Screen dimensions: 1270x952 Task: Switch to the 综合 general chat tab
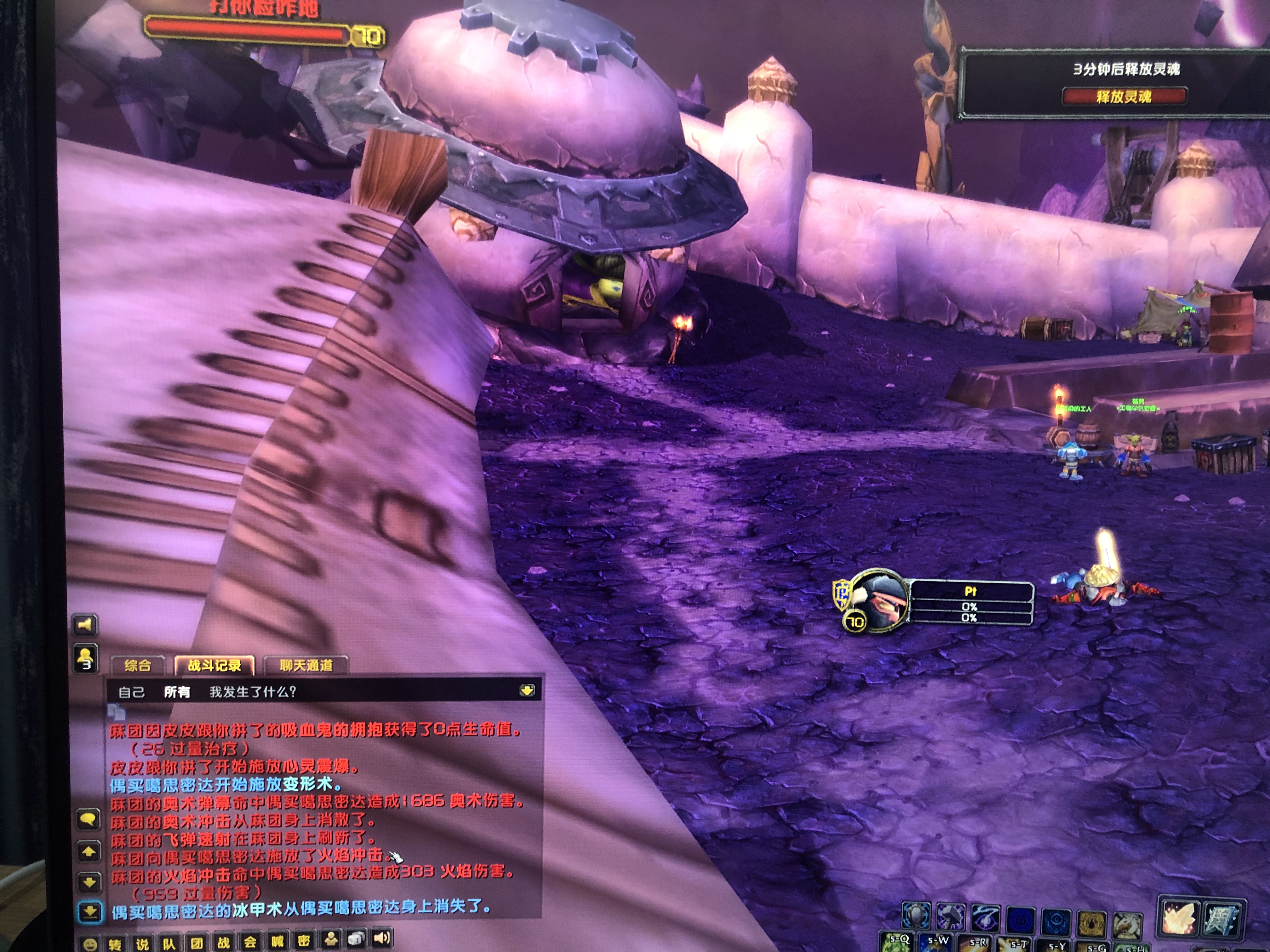(138, 665)
